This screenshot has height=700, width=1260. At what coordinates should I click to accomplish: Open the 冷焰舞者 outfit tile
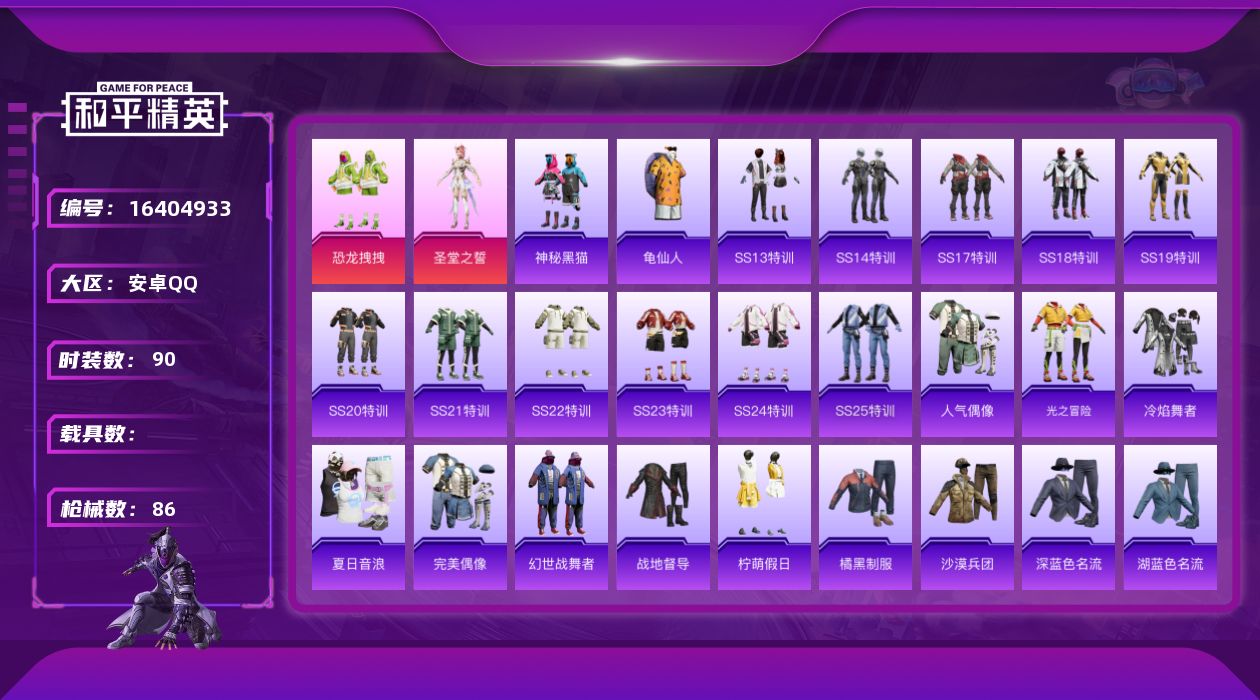pyautogui.click(x=1170, y=364)
